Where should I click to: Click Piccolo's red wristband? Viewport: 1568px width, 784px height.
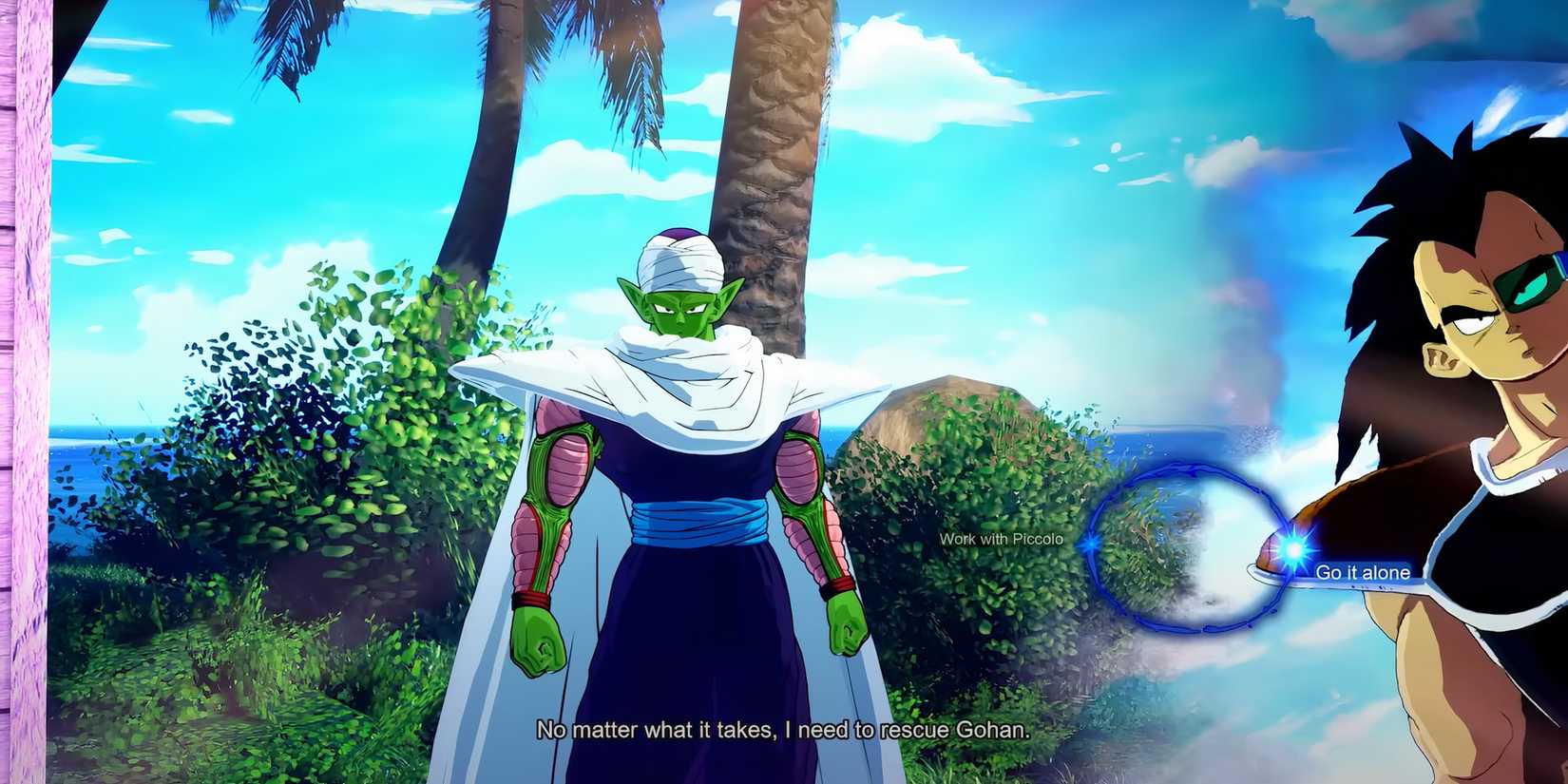click(x=532, y=599)
